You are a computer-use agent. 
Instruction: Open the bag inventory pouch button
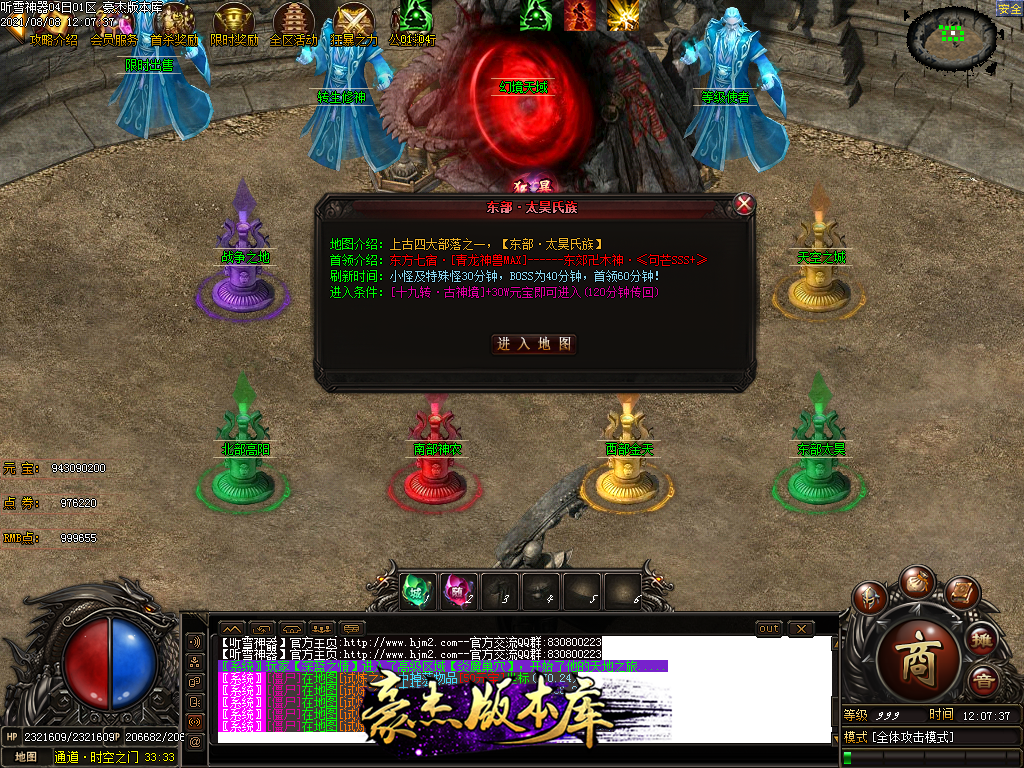point(915,581)
